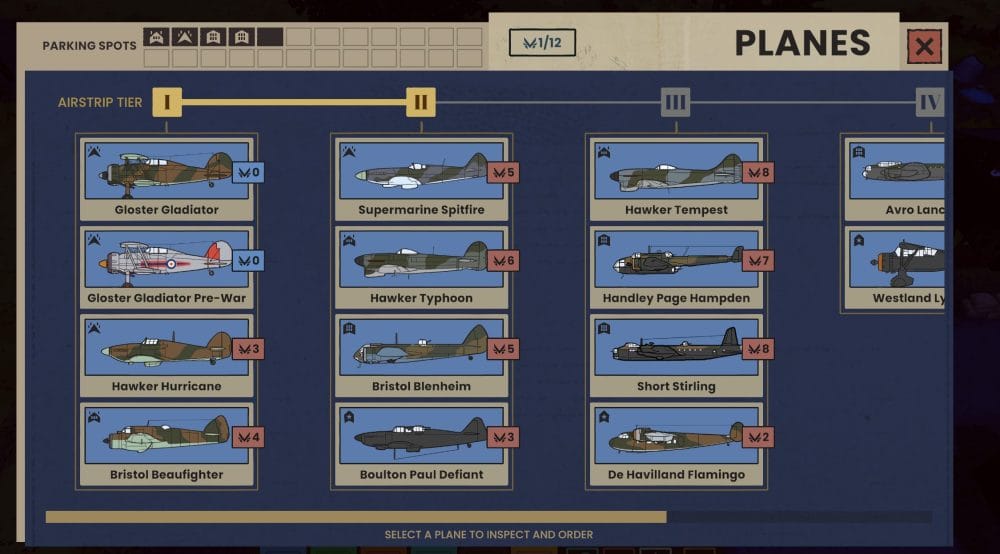Screen dimensions: 1000x554
Task: Choose the Gloster Gladiator Pre-War plane
Action: 166,267
